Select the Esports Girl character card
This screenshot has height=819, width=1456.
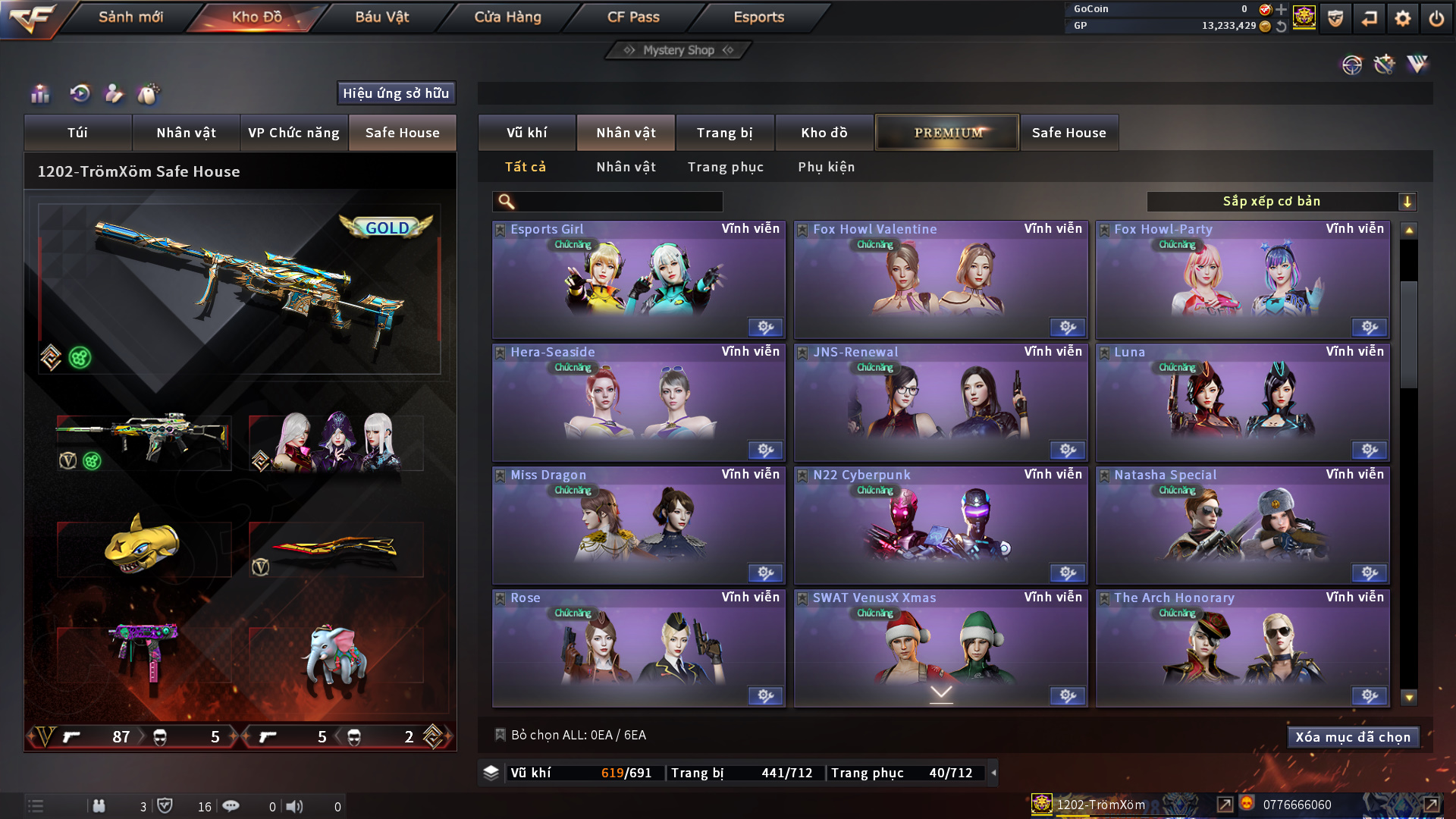[x=638, y=281]
